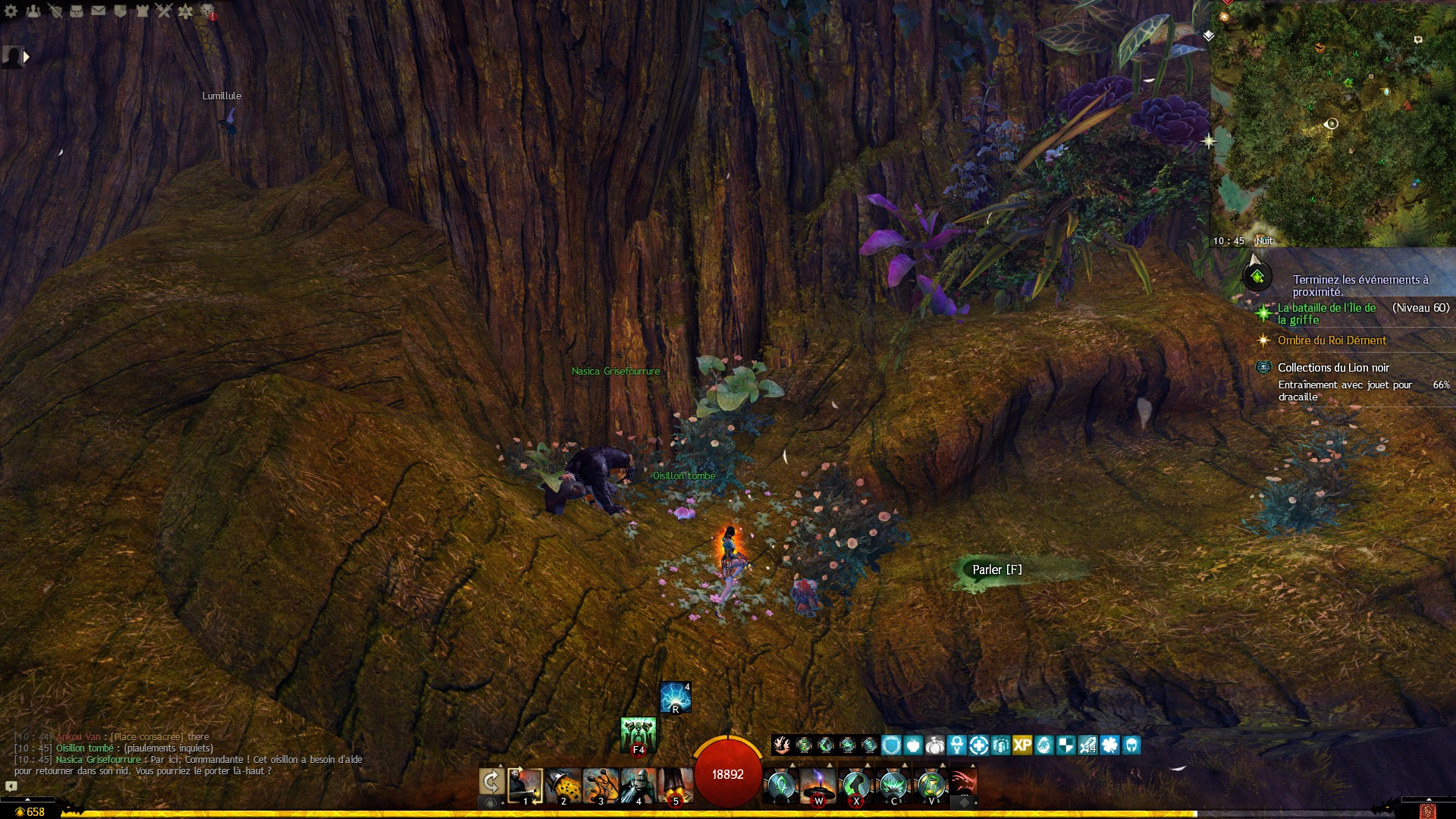
Task: Select the Ombre du Roi Dément objective
Action: pos(1332,340)
